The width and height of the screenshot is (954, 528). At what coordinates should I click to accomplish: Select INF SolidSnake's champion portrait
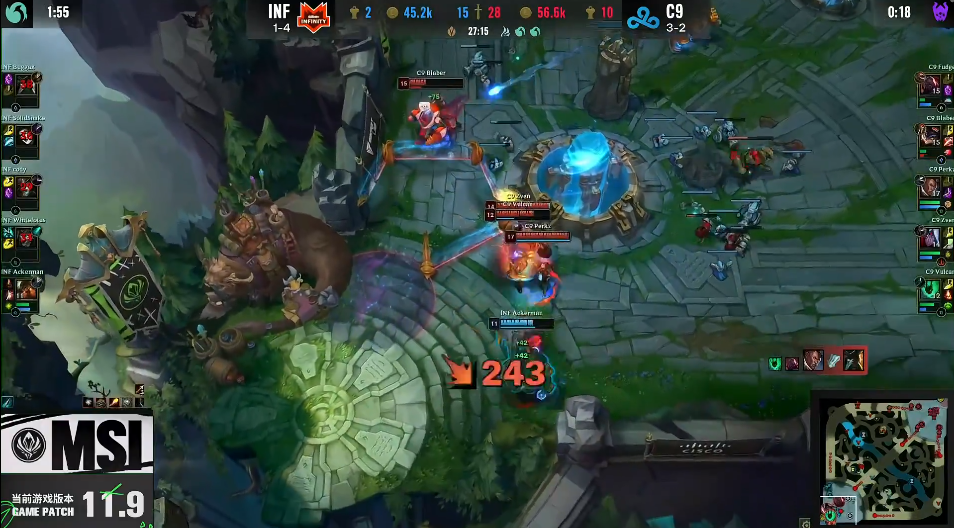pos(28,140)
